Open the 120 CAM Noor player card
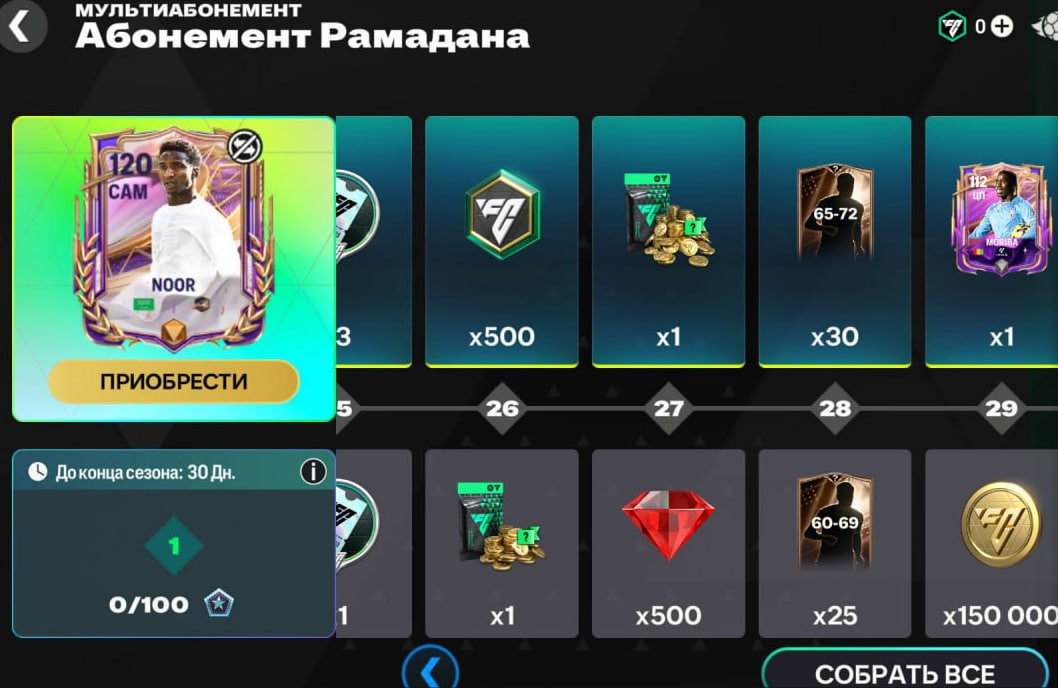The image size is (1058, 688). (x=173, y=240)
